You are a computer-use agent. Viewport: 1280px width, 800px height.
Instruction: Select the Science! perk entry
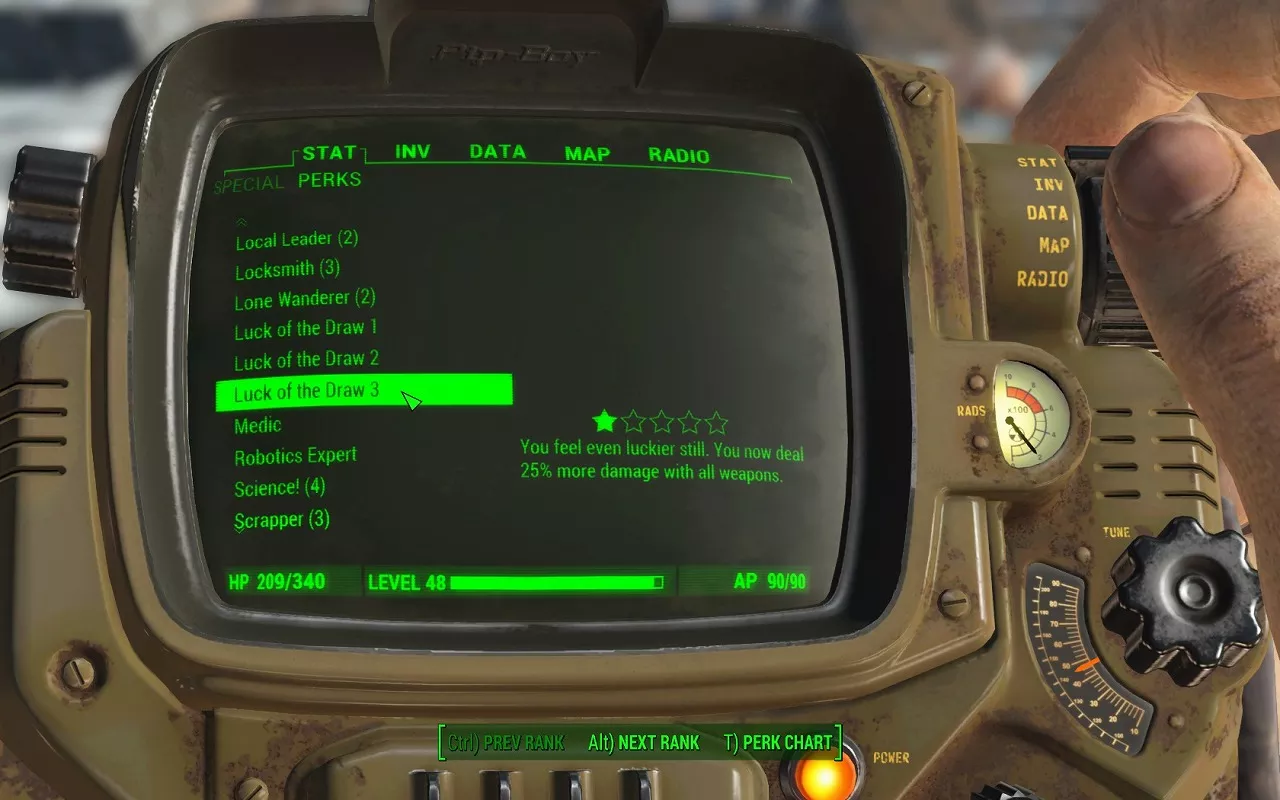click(x=279, y=488)
